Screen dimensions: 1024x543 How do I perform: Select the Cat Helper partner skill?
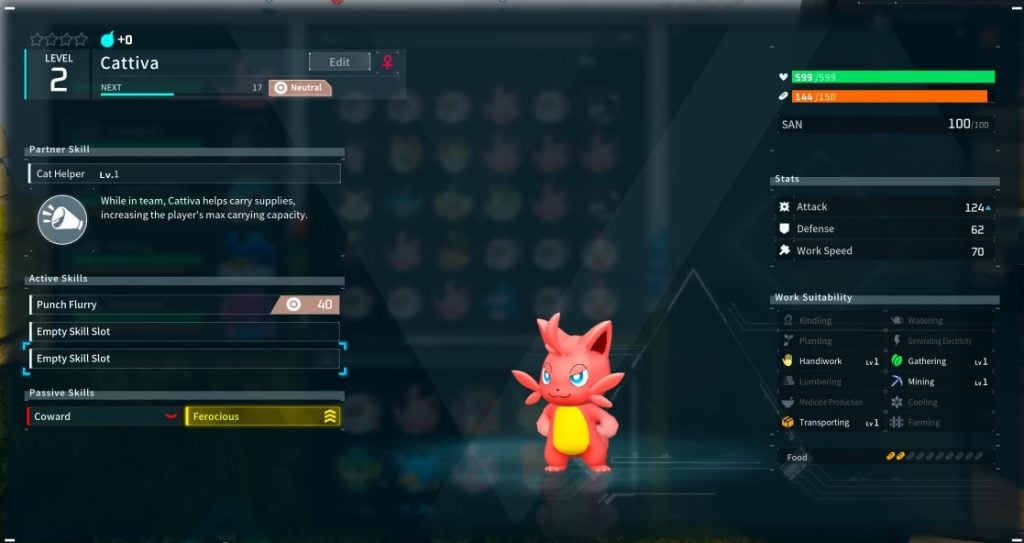(x=184, y=174)
